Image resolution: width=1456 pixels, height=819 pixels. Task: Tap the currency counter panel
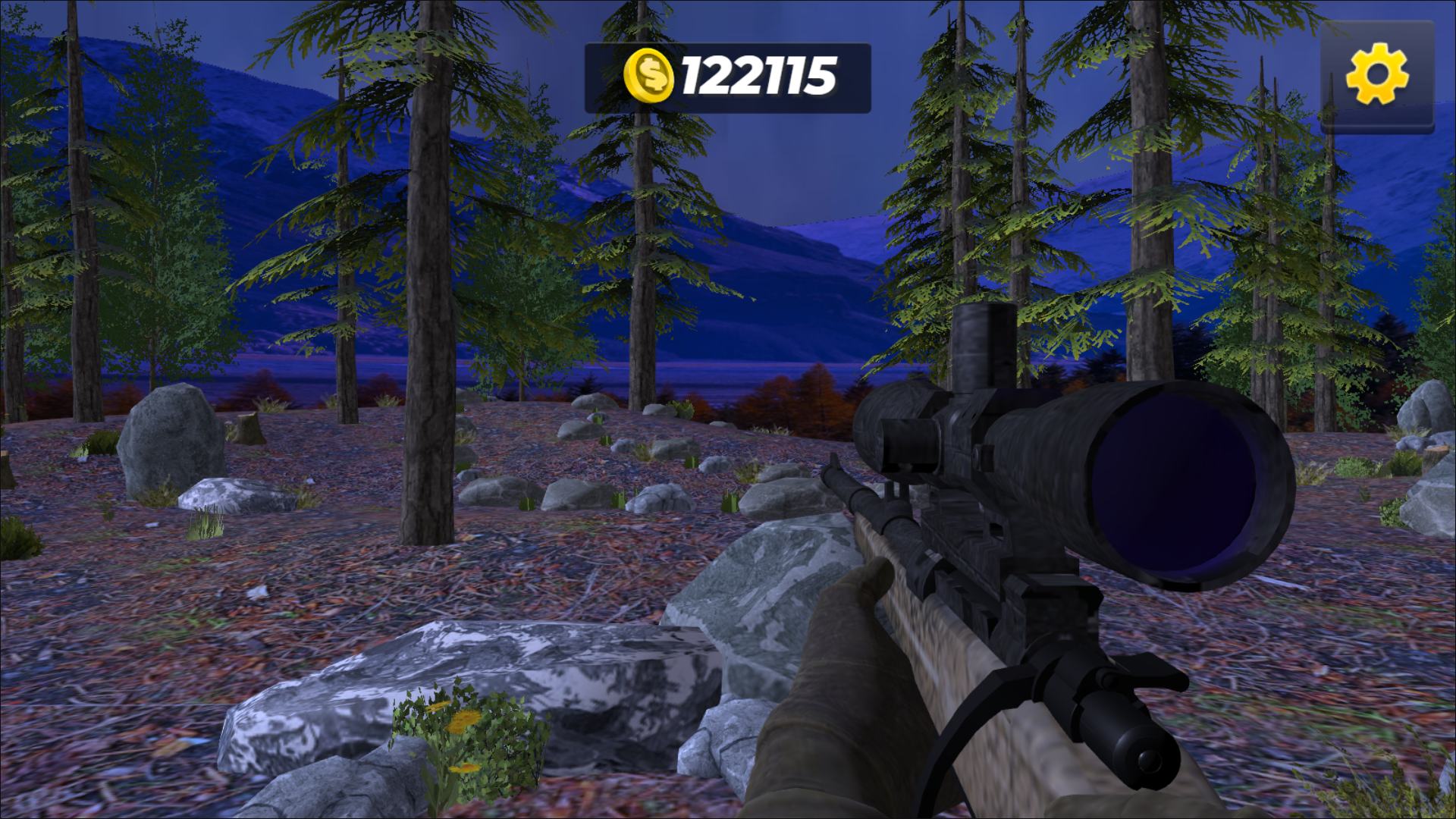728,80
